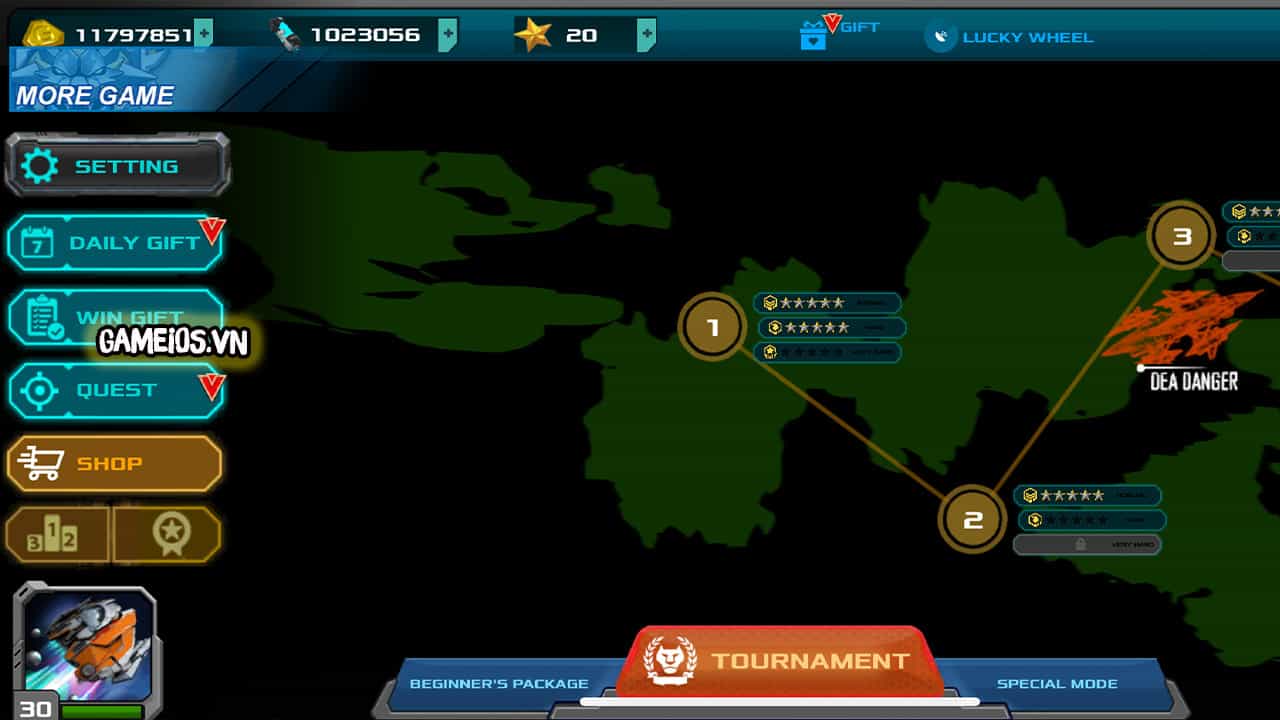Click the Setting gear icon
This screenshot has height=720, width=1280.
click(x=40, y=165)
